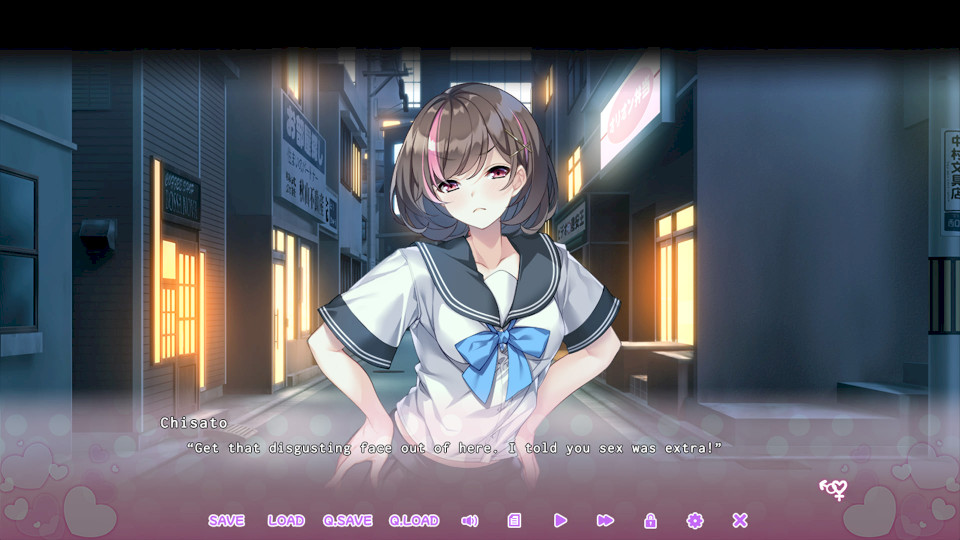
Task: Activate skip with the fast-forward icon
Action: (x=605, y=520)
